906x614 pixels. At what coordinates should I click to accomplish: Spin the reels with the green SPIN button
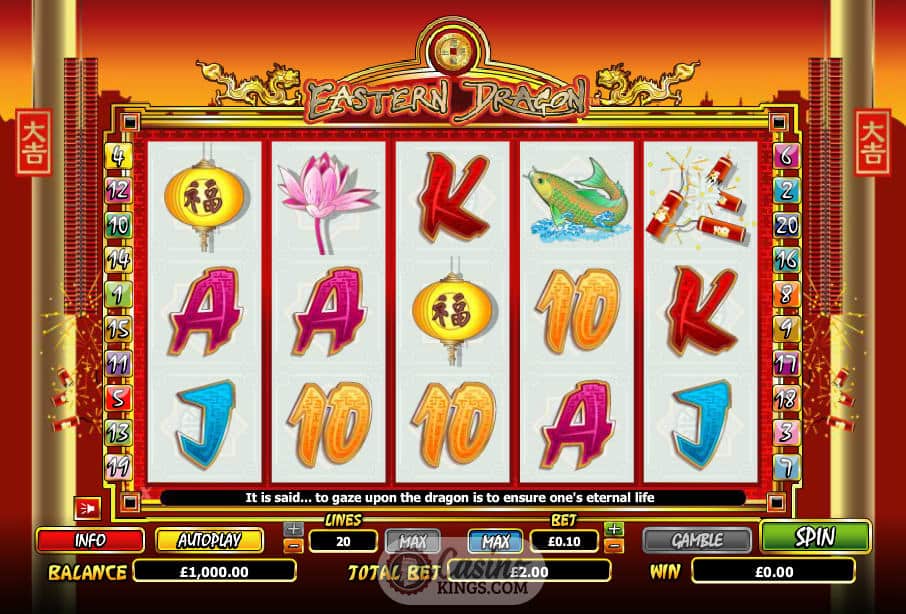coord(815,537)
